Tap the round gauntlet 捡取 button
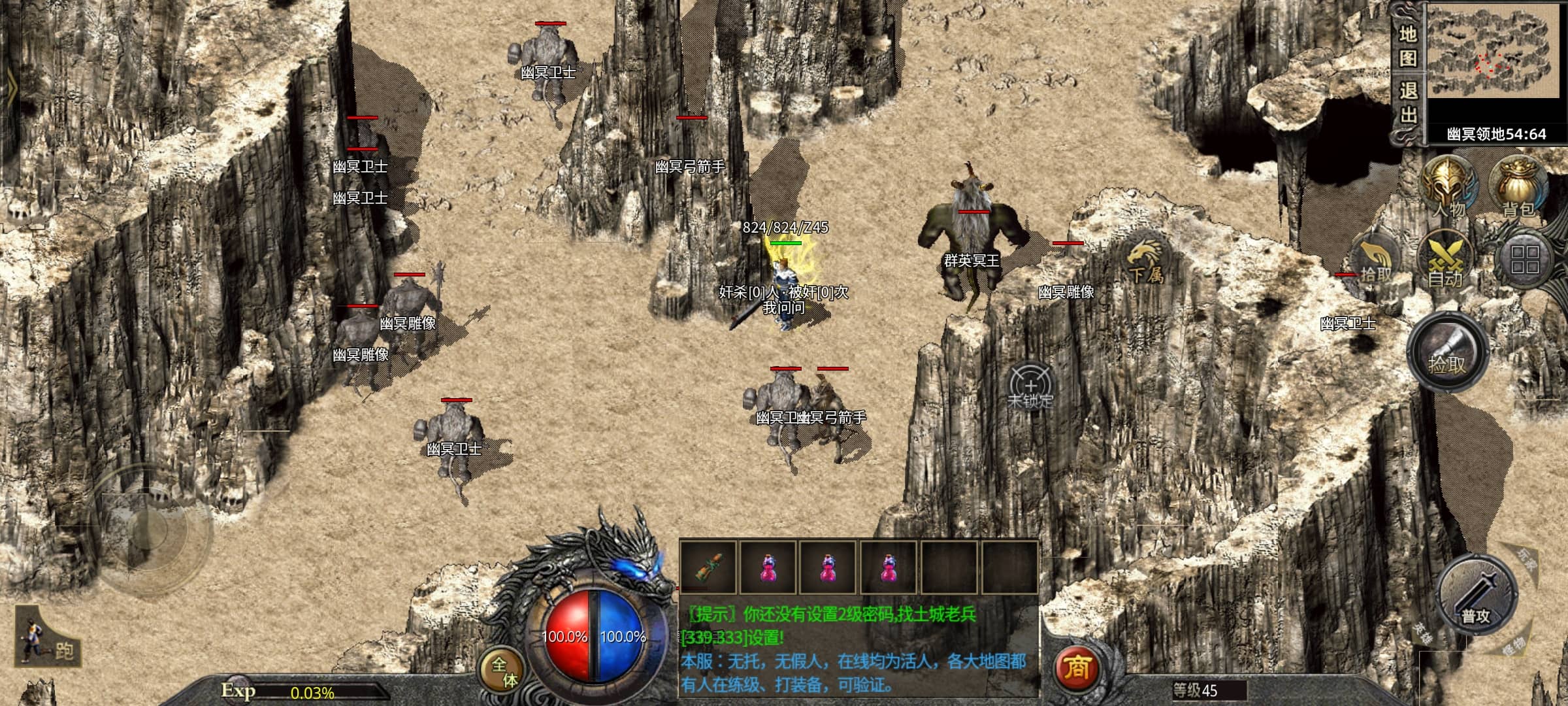 point(1446,353)
